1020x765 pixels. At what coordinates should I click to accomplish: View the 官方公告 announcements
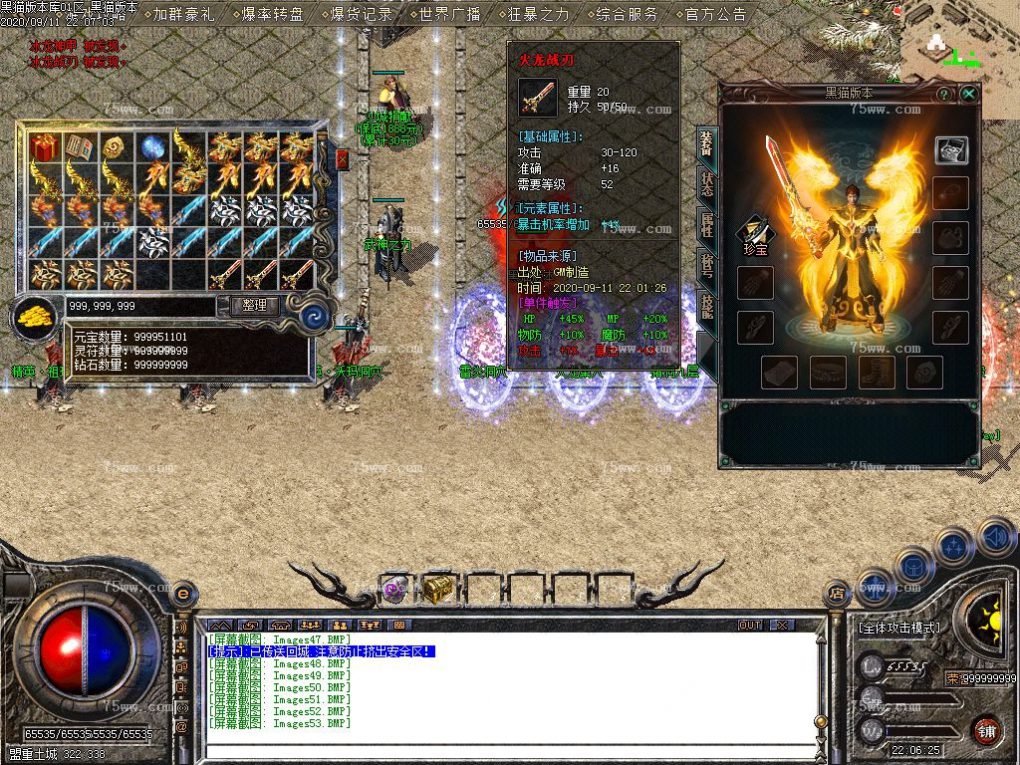(715, 14)
